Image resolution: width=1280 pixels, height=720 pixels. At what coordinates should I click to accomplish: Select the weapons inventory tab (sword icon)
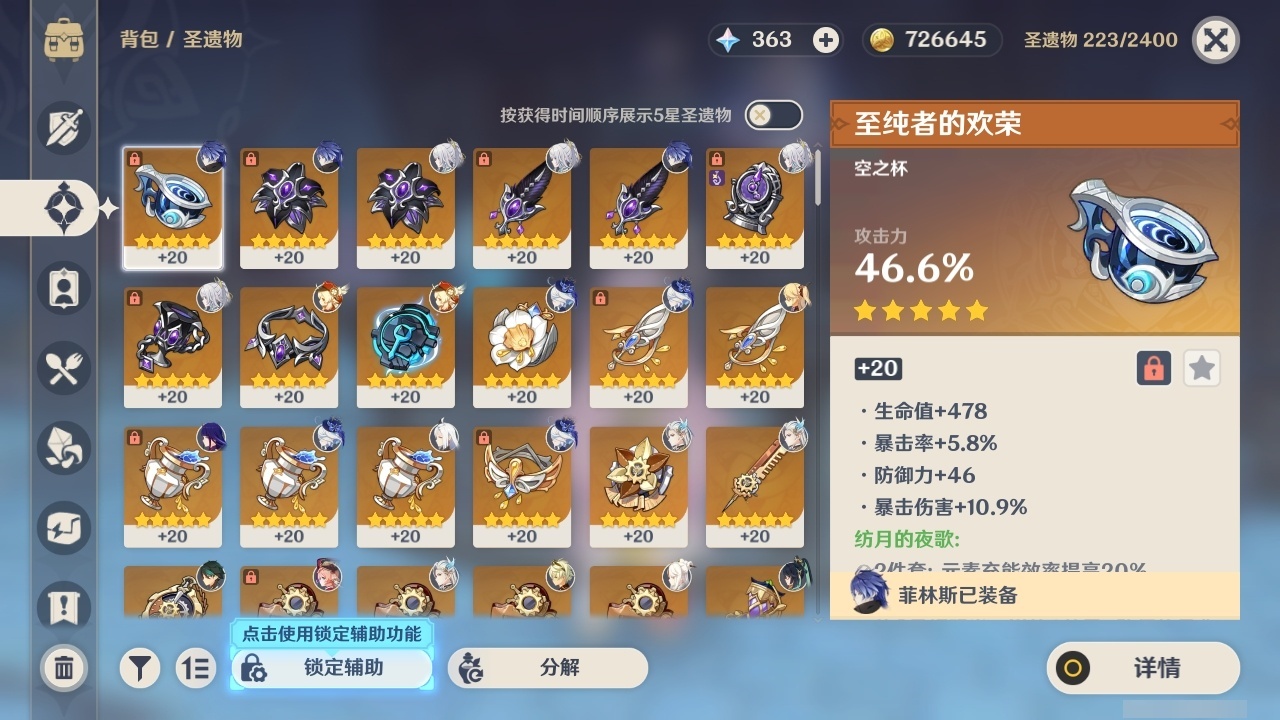[62, 127]
